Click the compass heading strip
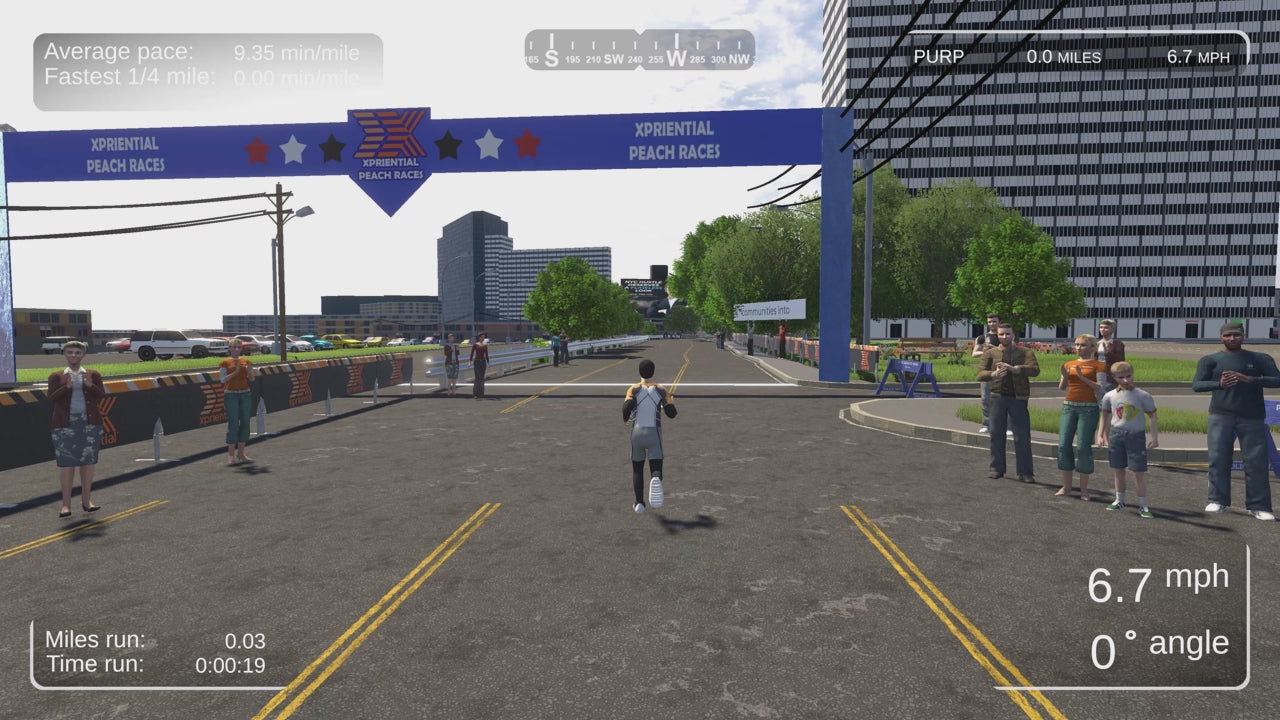Viewport: 1280px width, 720px height. 640,50
